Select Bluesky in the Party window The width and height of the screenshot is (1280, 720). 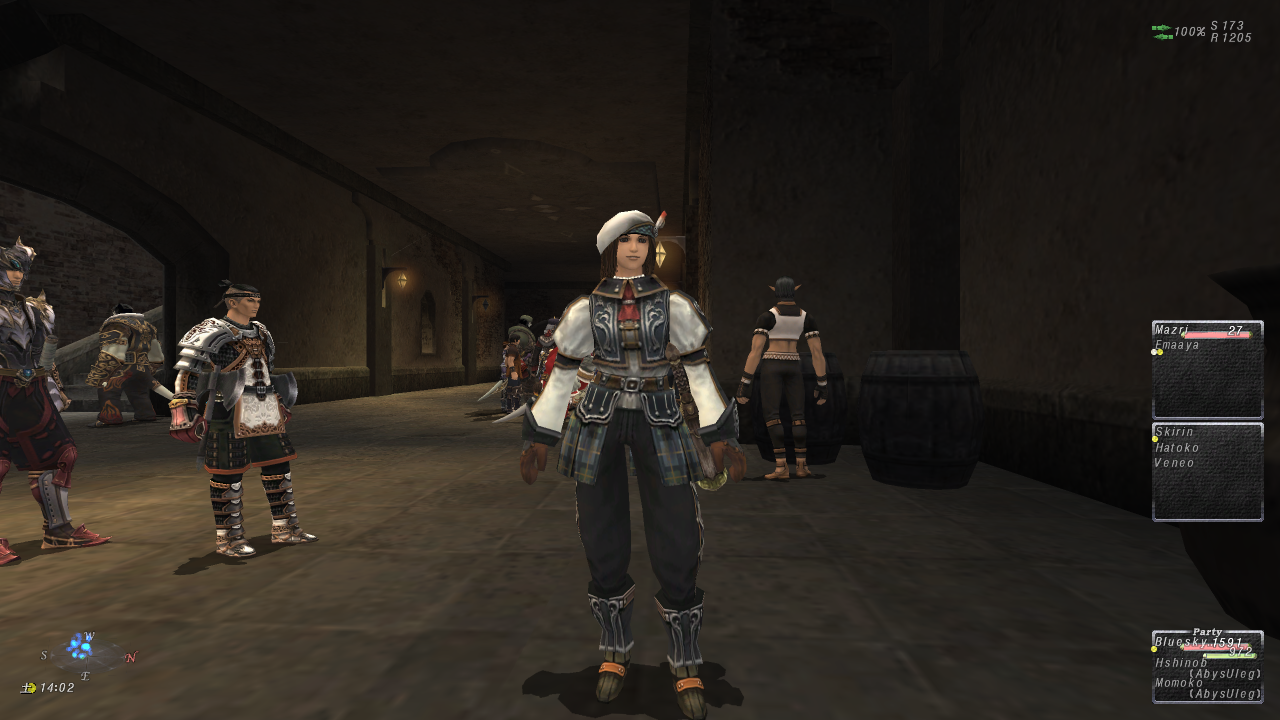[x=1180, y=642]
